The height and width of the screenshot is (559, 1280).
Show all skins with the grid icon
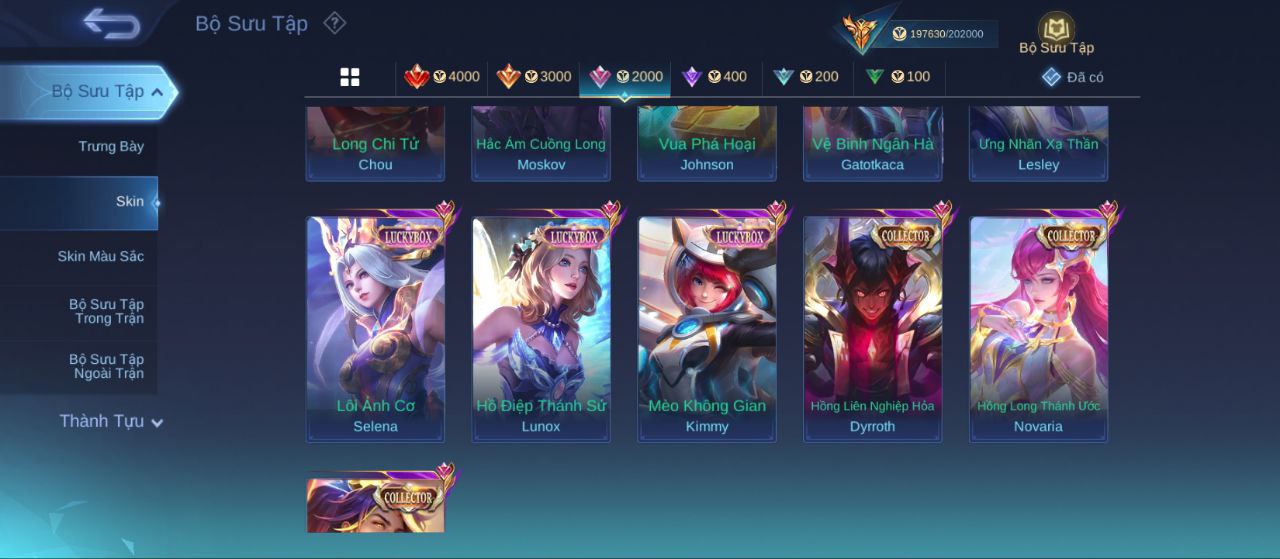point(350,77)
